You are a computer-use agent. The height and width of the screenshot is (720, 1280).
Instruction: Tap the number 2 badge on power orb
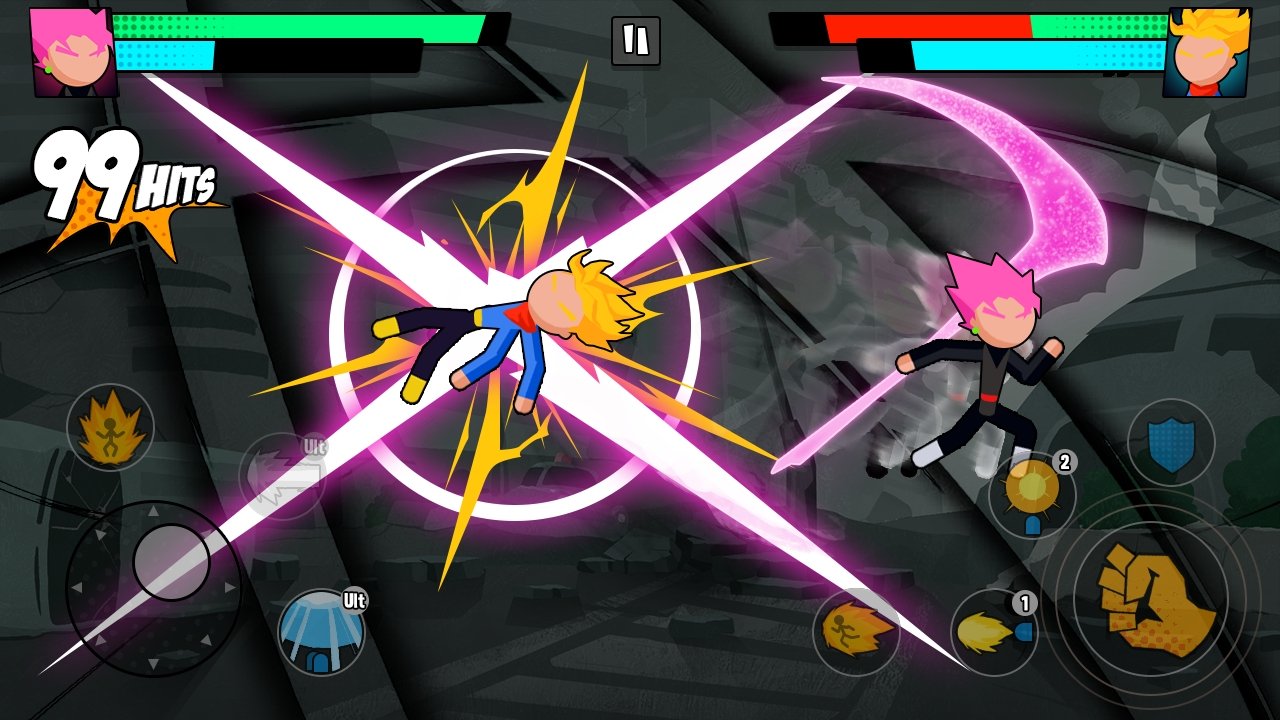click(1064, 462)
